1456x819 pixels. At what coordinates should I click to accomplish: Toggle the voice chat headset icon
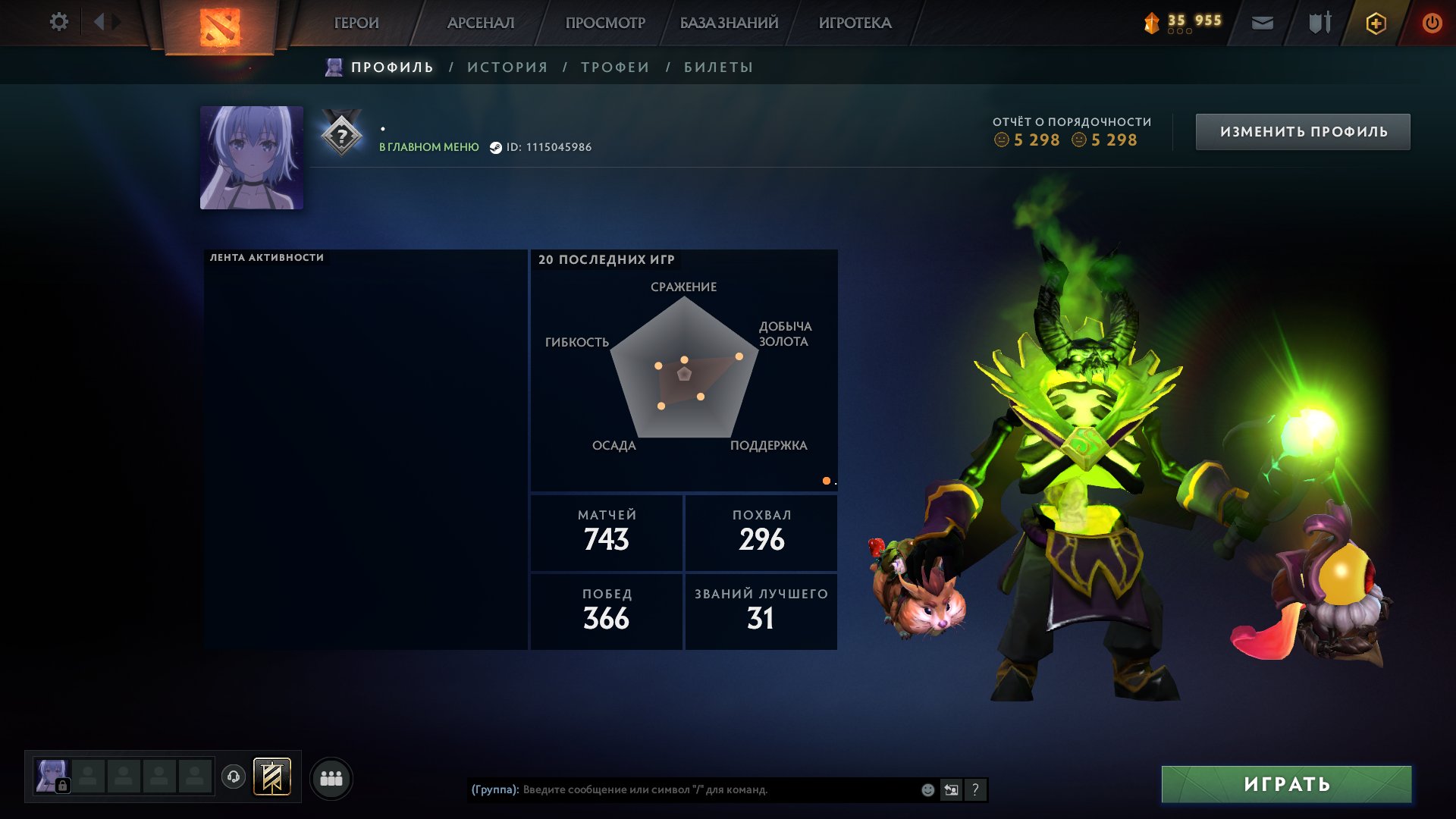point(234,777)
